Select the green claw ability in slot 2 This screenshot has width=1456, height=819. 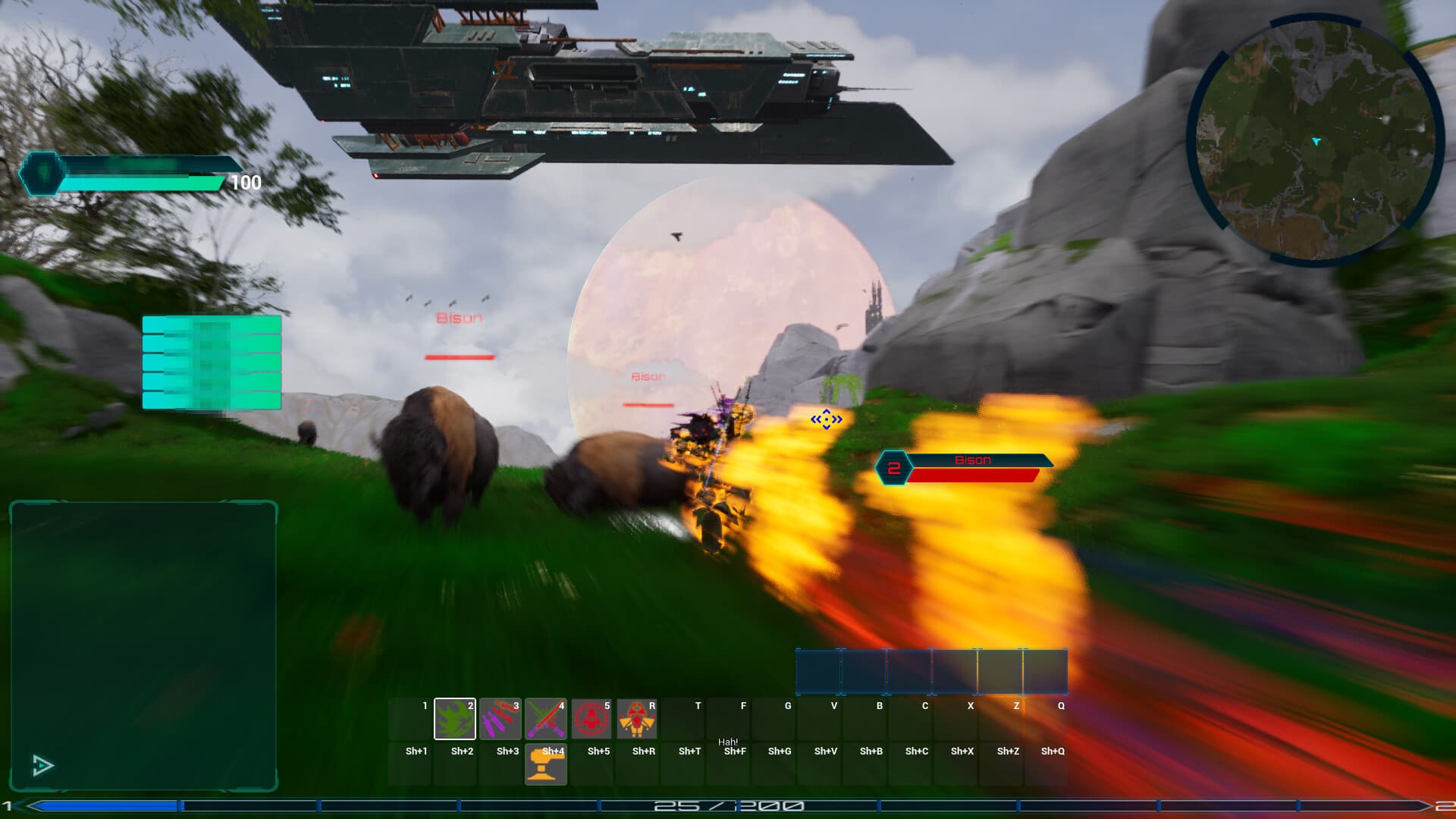coord(455,719)
